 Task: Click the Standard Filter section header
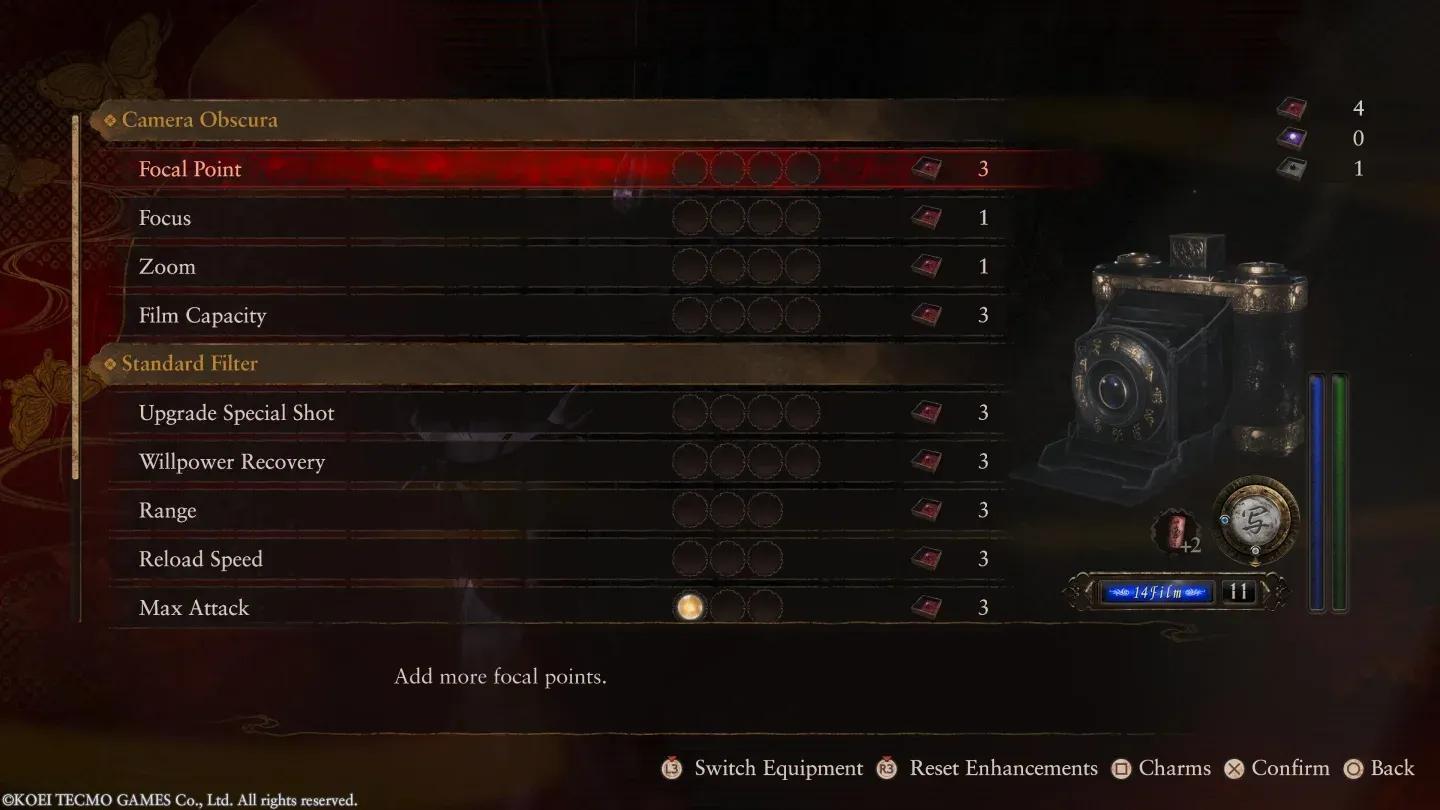point(189,364)
